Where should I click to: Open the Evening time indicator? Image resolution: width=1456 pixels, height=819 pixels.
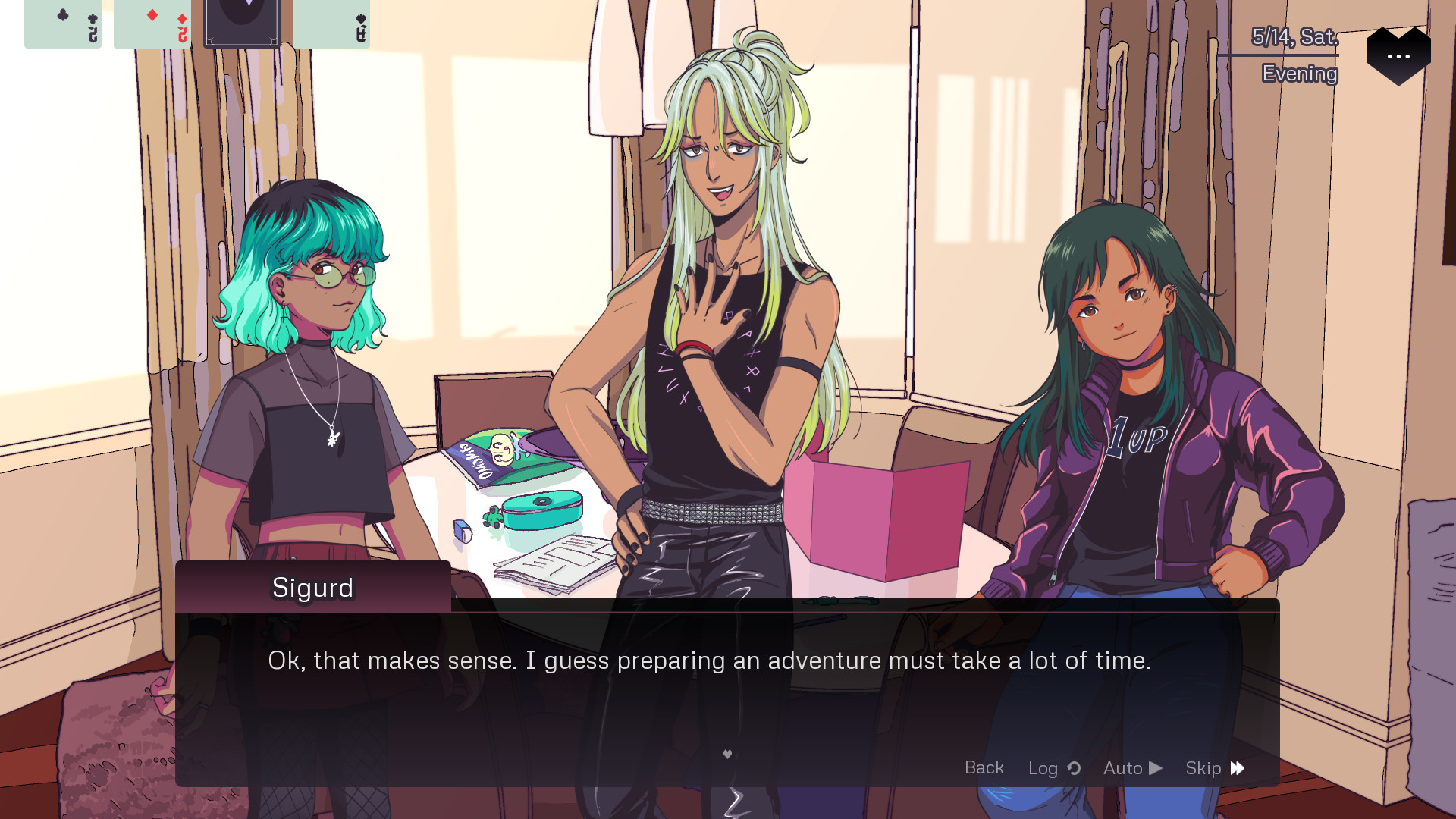pos(1299,74)
